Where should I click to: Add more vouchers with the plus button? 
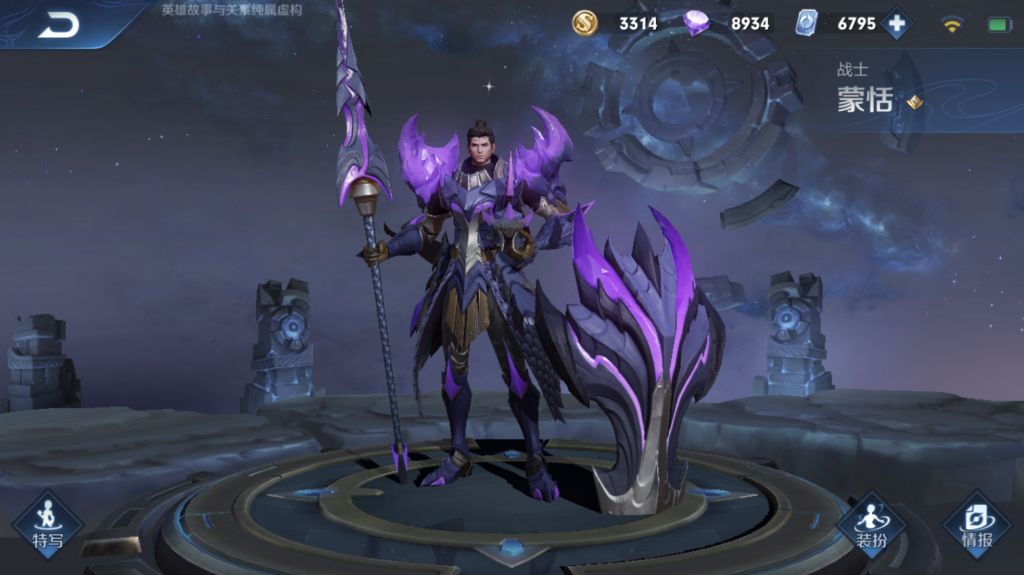pos(897,23)
